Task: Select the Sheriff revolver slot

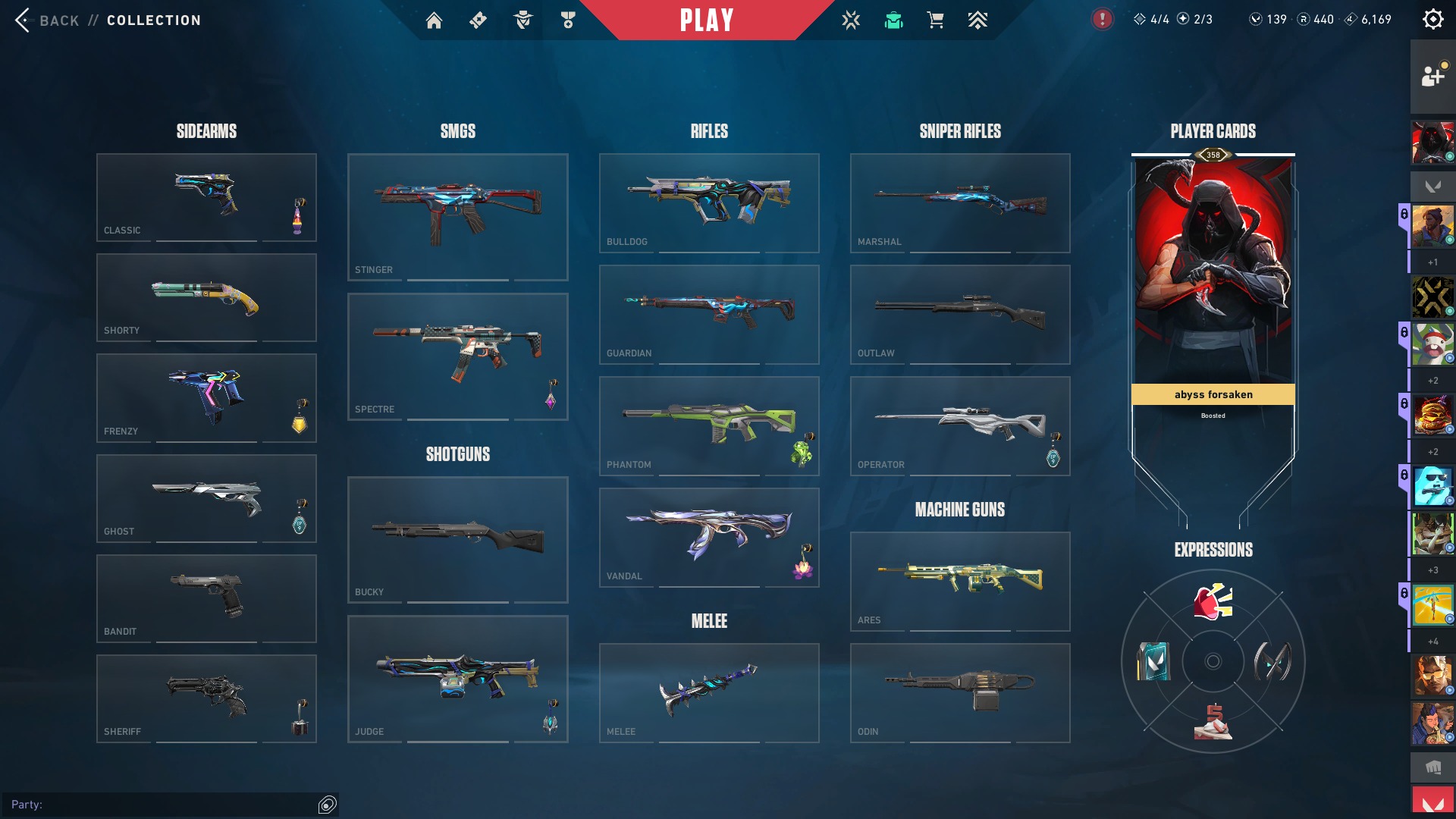Action: point(206,698)
